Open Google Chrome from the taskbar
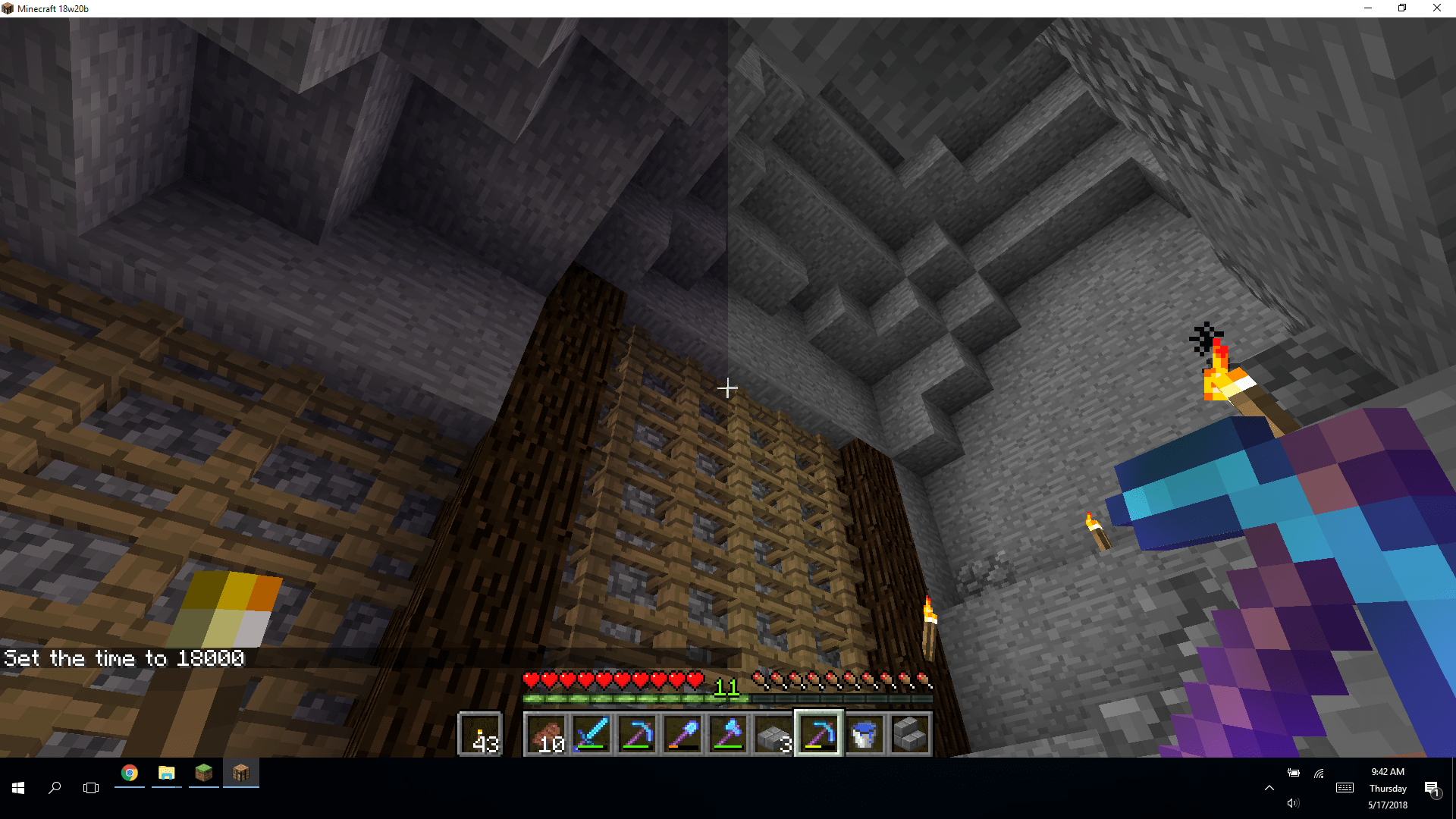 (129, 773)
